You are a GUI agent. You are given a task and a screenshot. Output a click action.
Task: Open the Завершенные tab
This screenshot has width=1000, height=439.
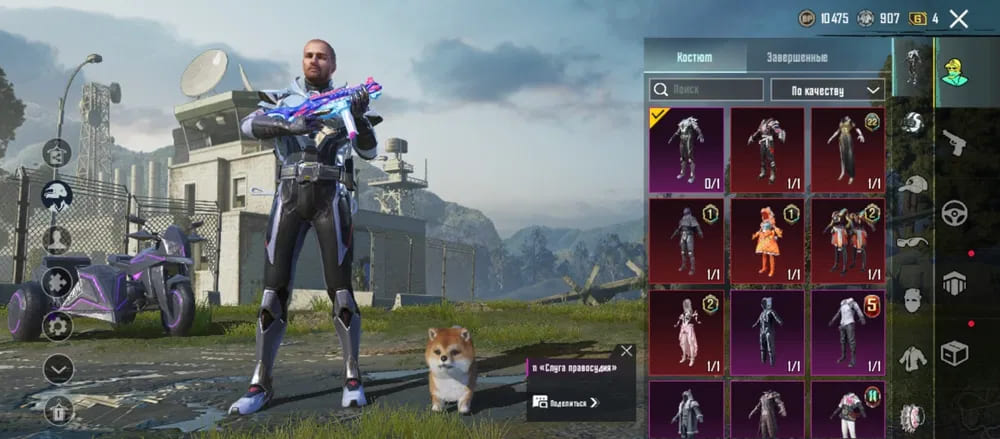796,57
